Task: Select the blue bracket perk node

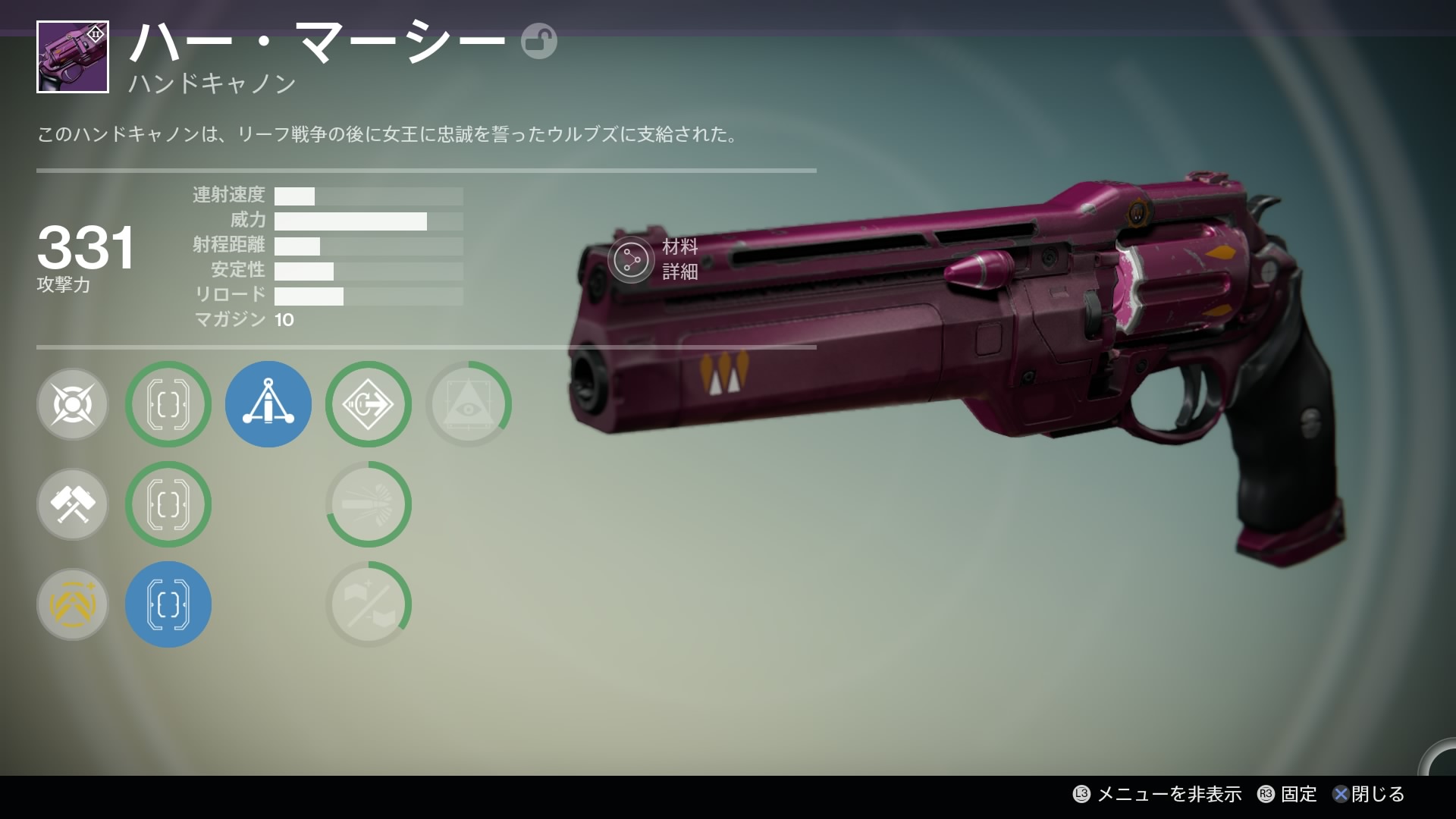Action: point(168,604)
